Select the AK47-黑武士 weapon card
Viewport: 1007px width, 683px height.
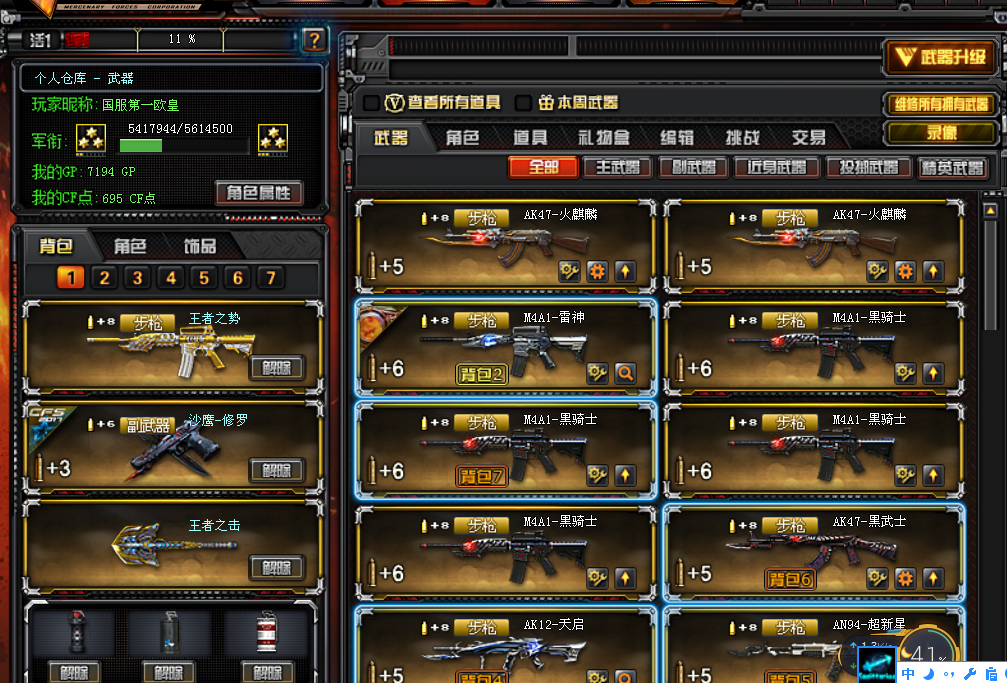click(815, 551)
